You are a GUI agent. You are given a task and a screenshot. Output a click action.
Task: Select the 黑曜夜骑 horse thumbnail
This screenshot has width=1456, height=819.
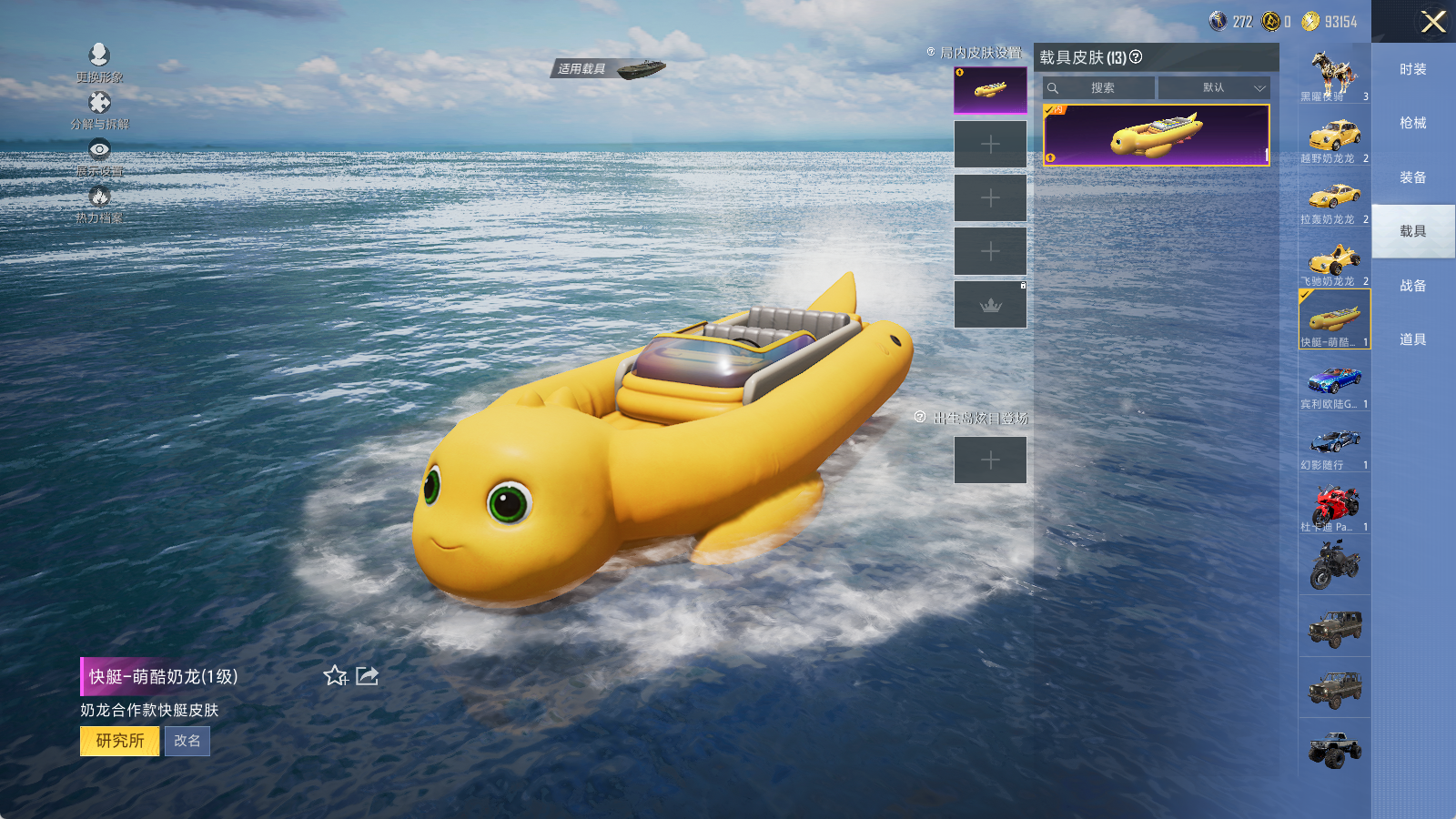[x=1334, y=75]
